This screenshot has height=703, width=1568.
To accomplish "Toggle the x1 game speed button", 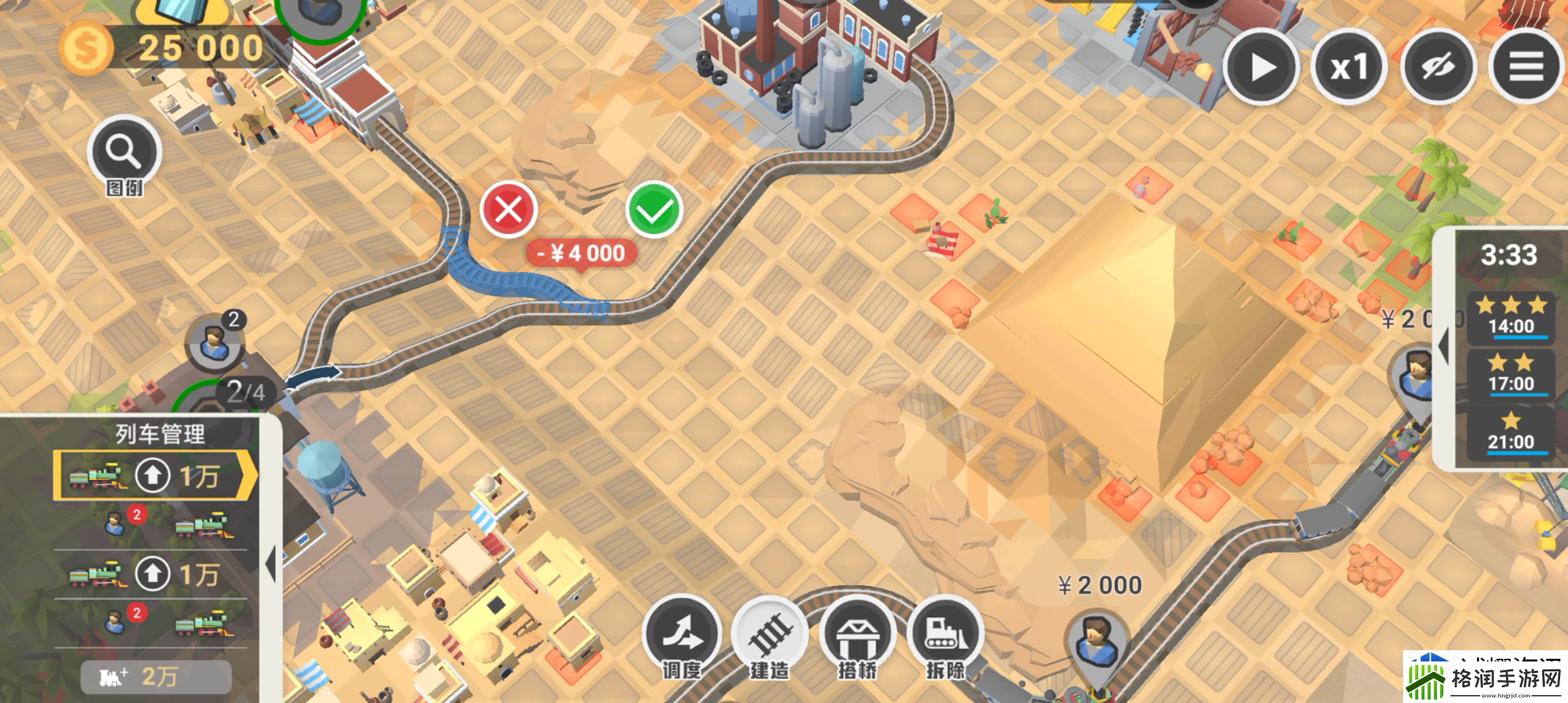I will point(1350,66).
